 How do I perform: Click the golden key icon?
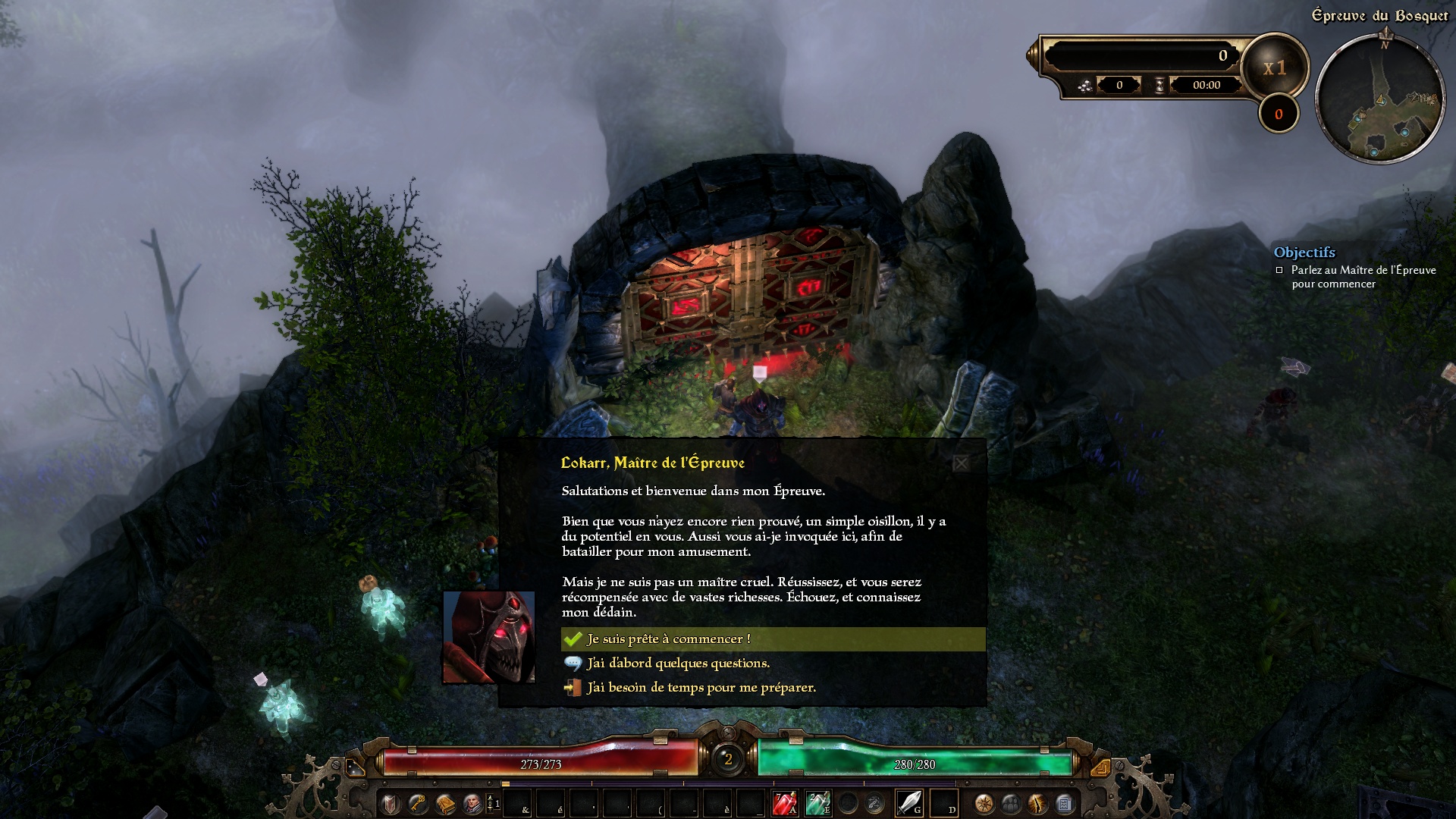click(x=418, y=803)
